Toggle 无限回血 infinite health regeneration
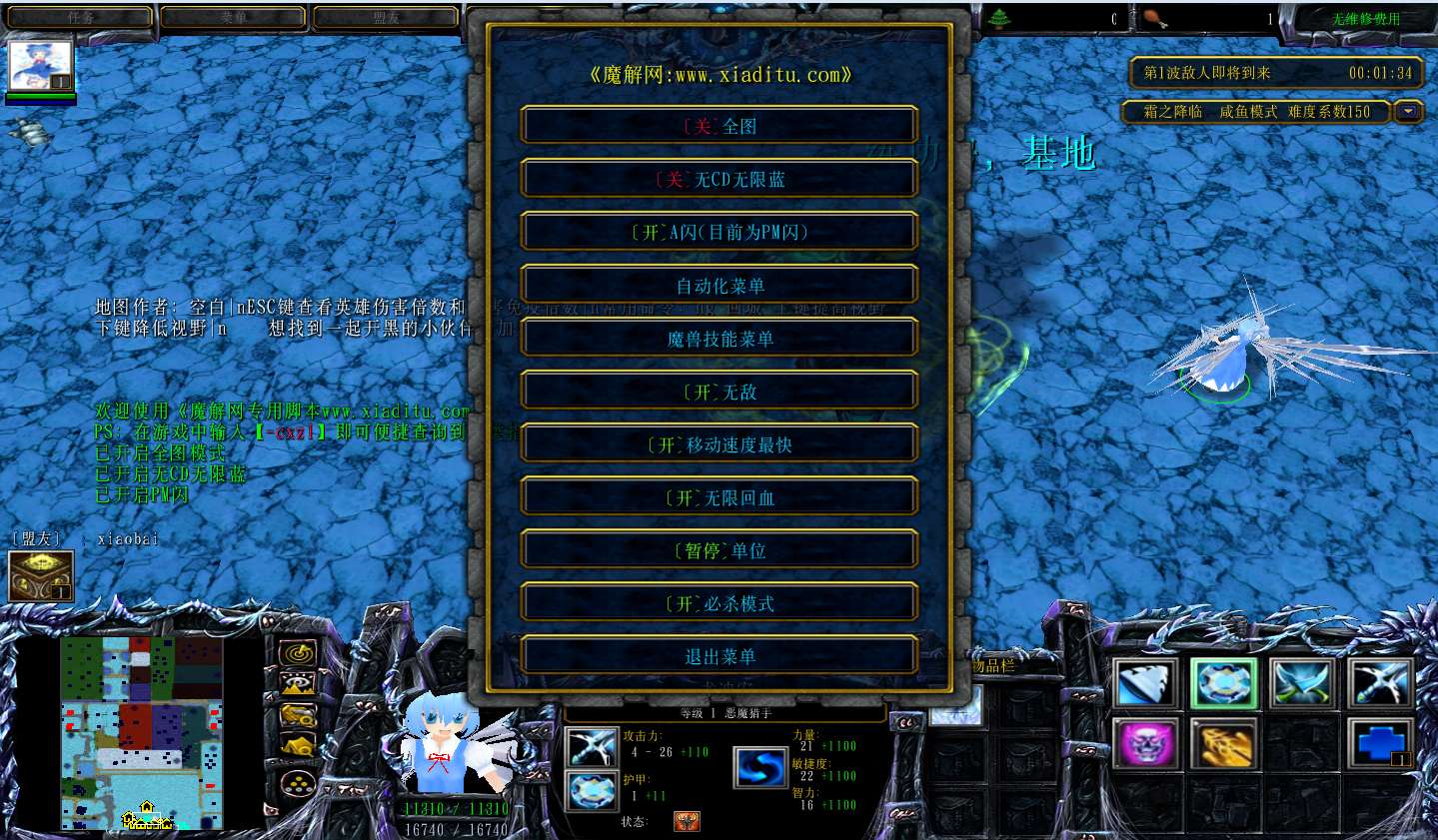Screen dimensions: 1438x840 [x=719, y=496]
